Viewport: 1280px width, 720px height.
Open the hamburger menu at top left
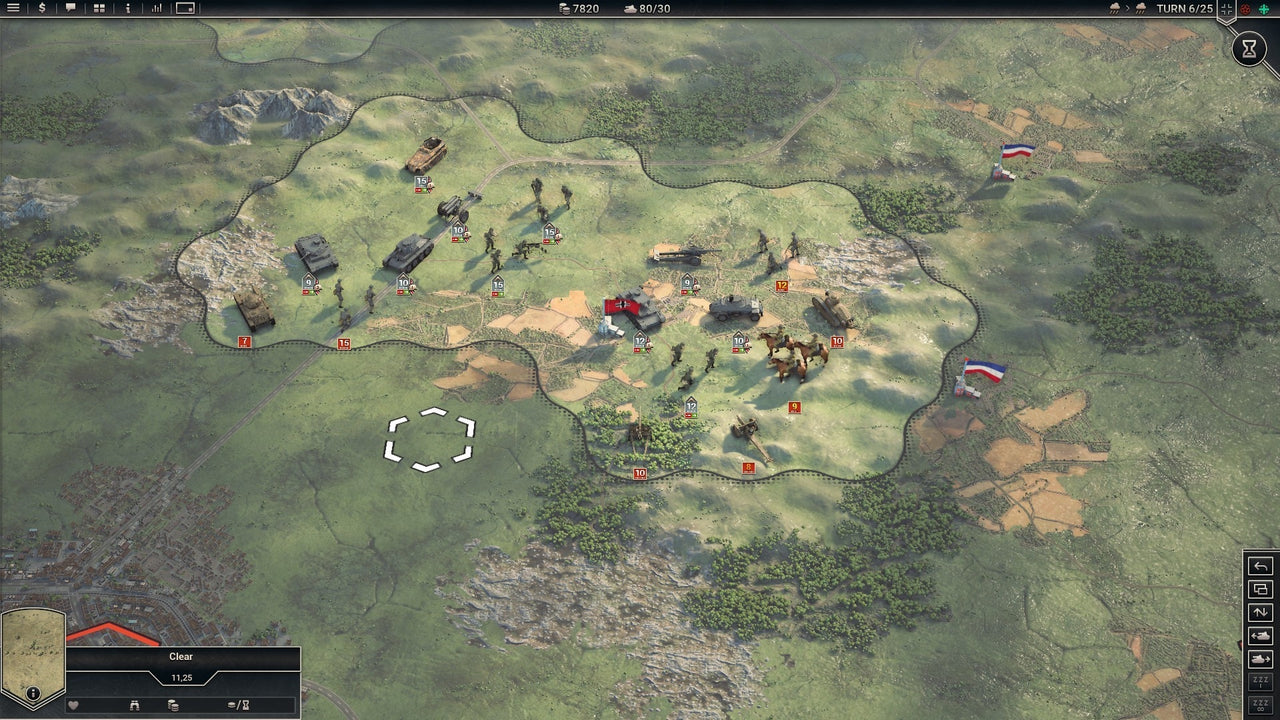pyautogui.click(x=13, y=9)
